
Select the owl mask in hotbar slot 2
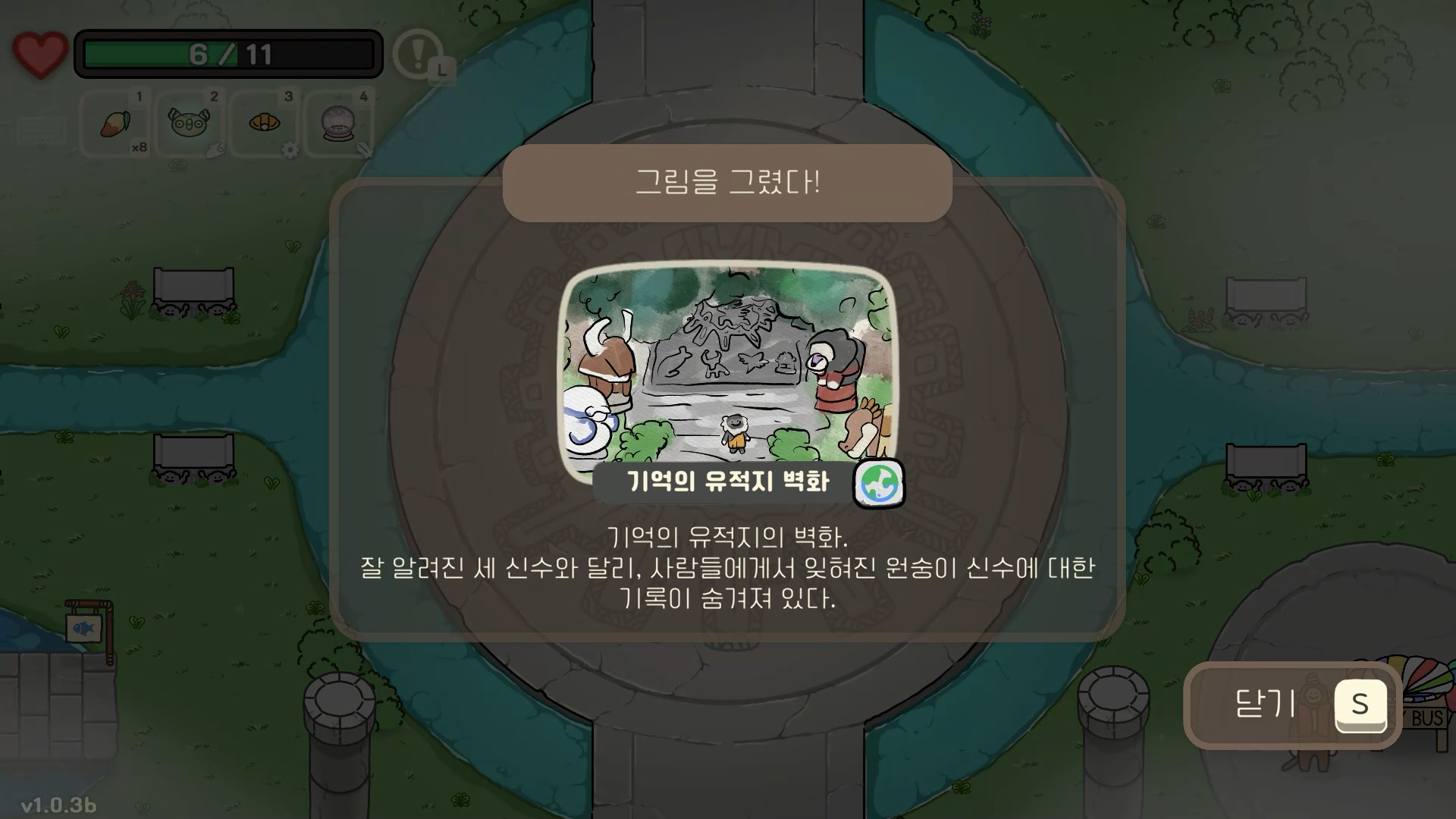[x=188, y=123]
